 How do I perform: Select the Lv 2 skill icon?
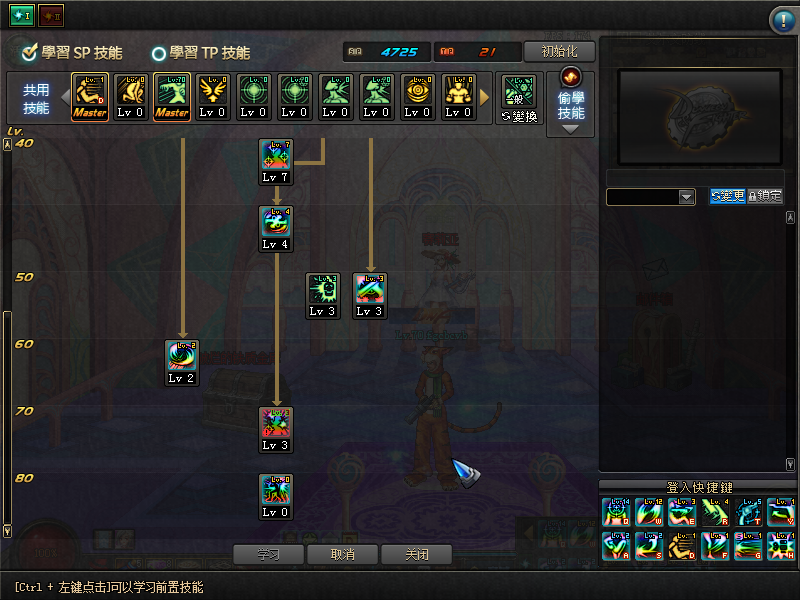(181, 361)
